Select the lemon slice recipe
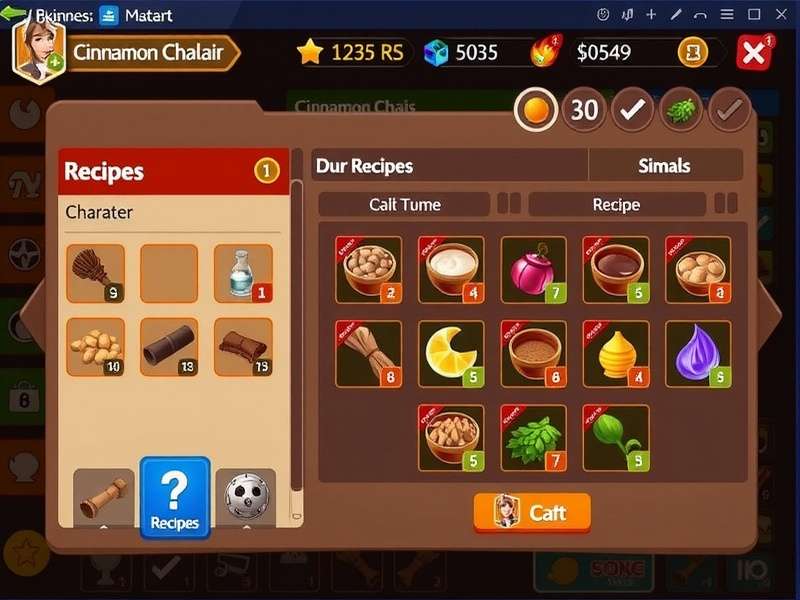This screenshot has width=800, height=600. [451, 353]
